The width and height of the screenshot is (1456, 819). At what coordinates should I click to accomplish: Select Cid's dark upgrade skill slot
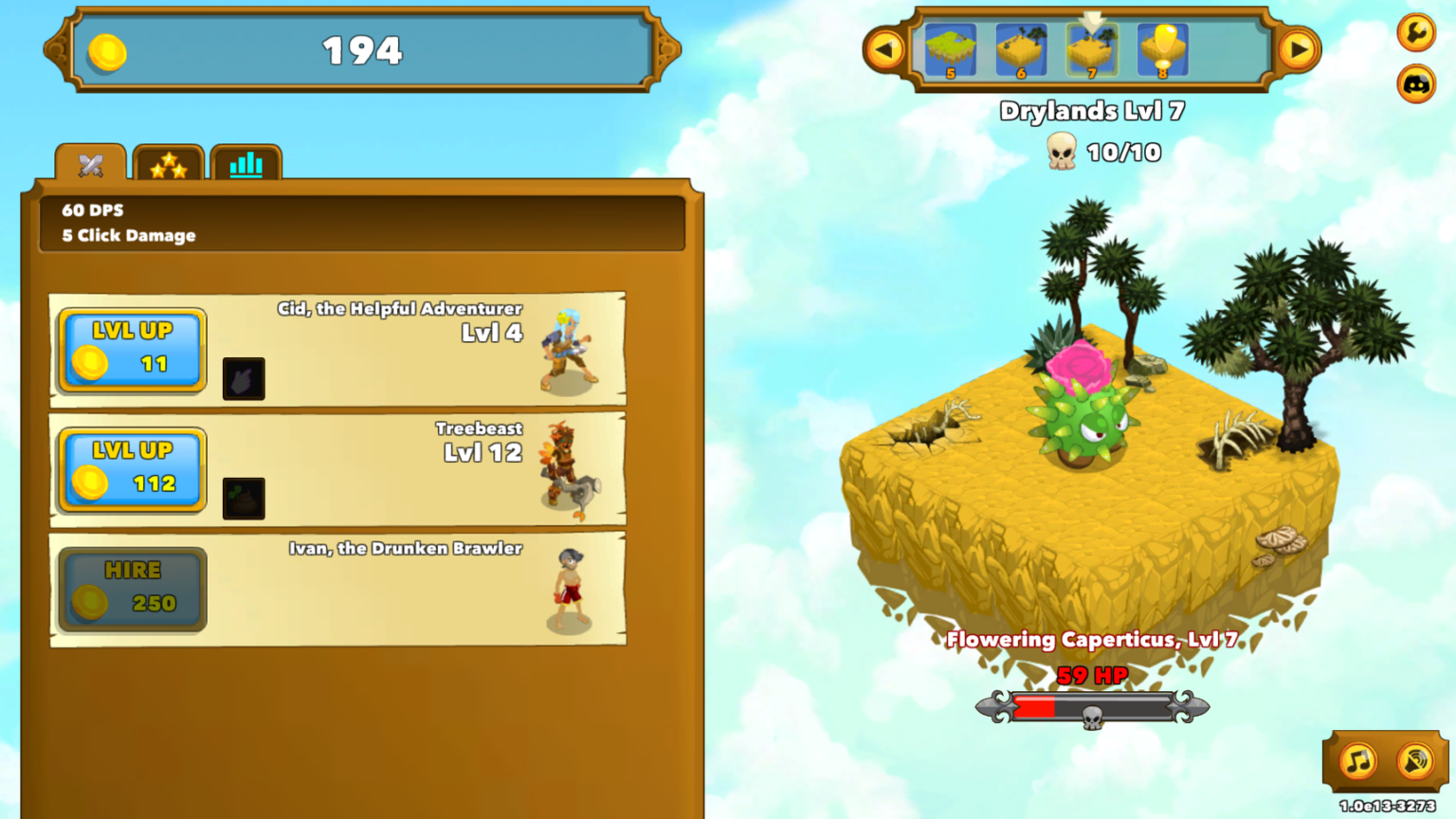(x=244, y=379)
